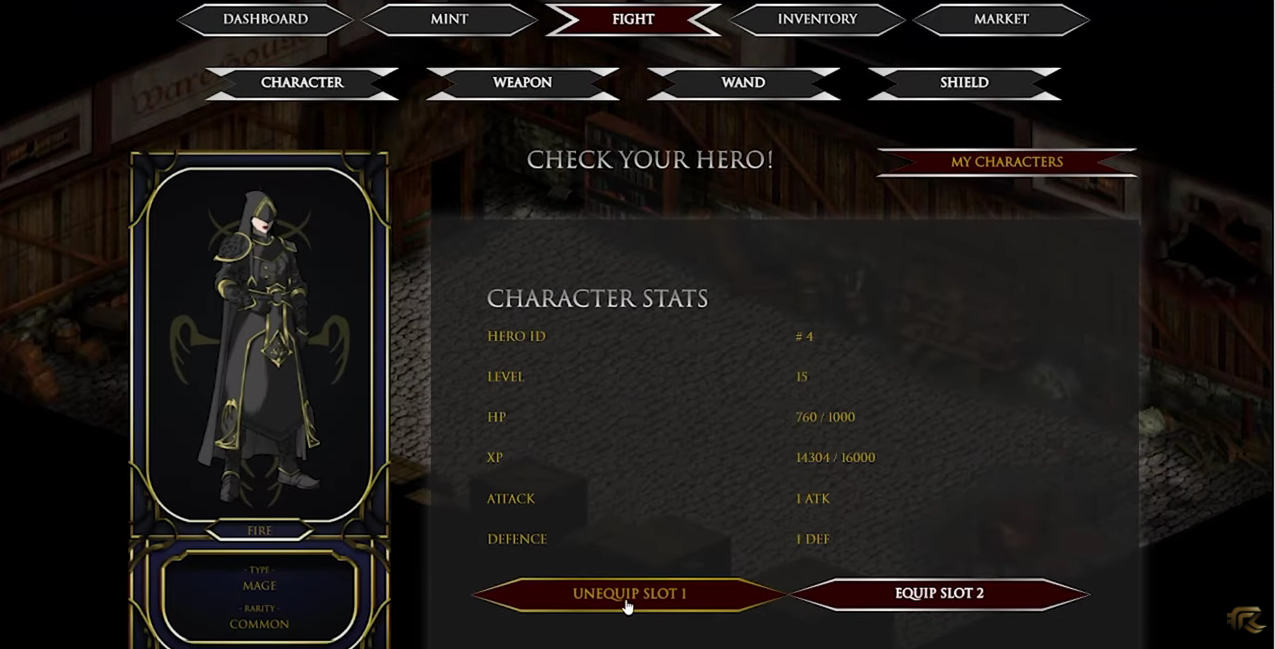Choose the Character sub-tab
The image size is (1275, 649).
point(302,83)
